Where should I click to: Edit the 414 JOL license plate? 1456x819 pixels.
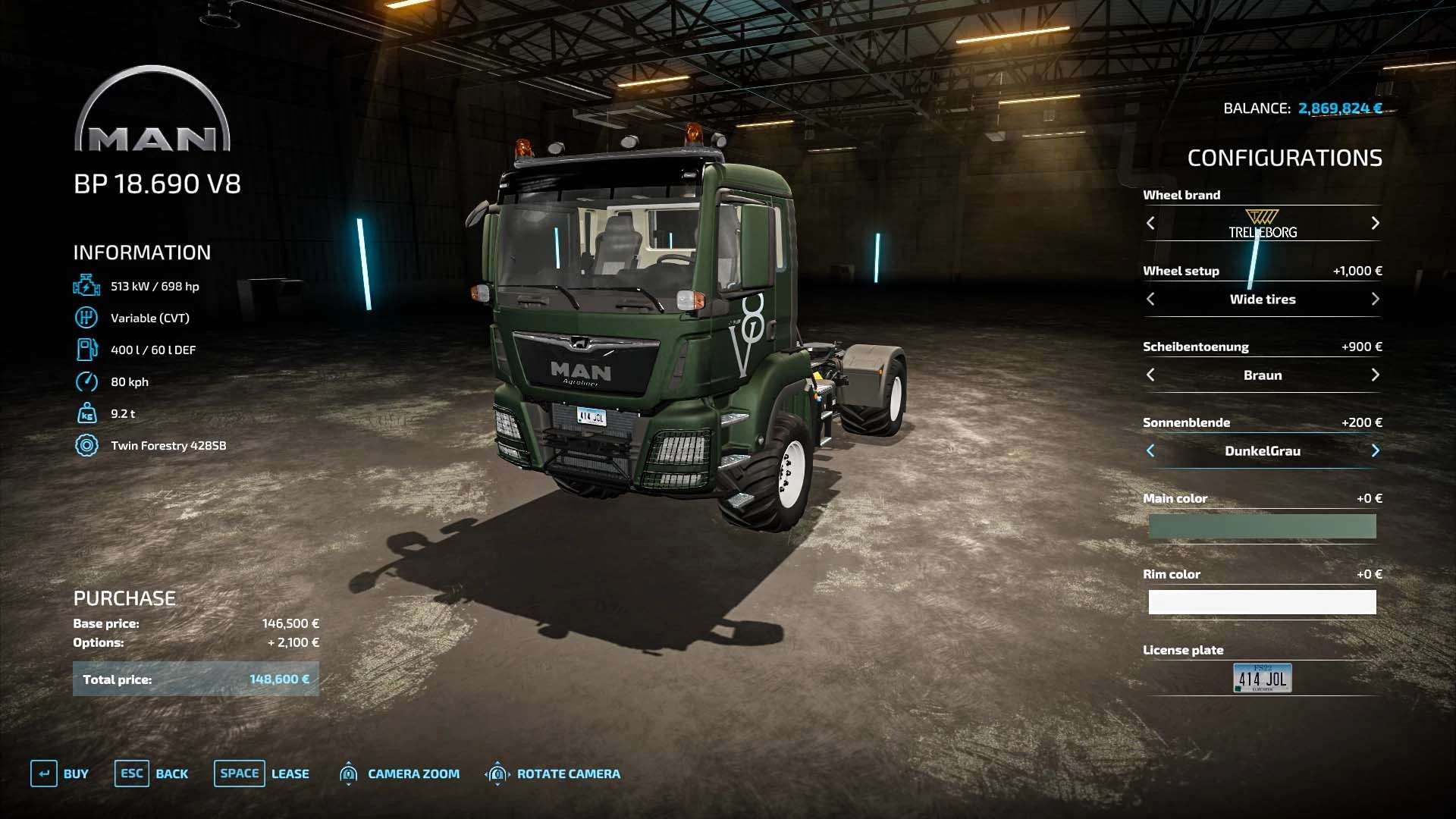tap(1262, 678)
